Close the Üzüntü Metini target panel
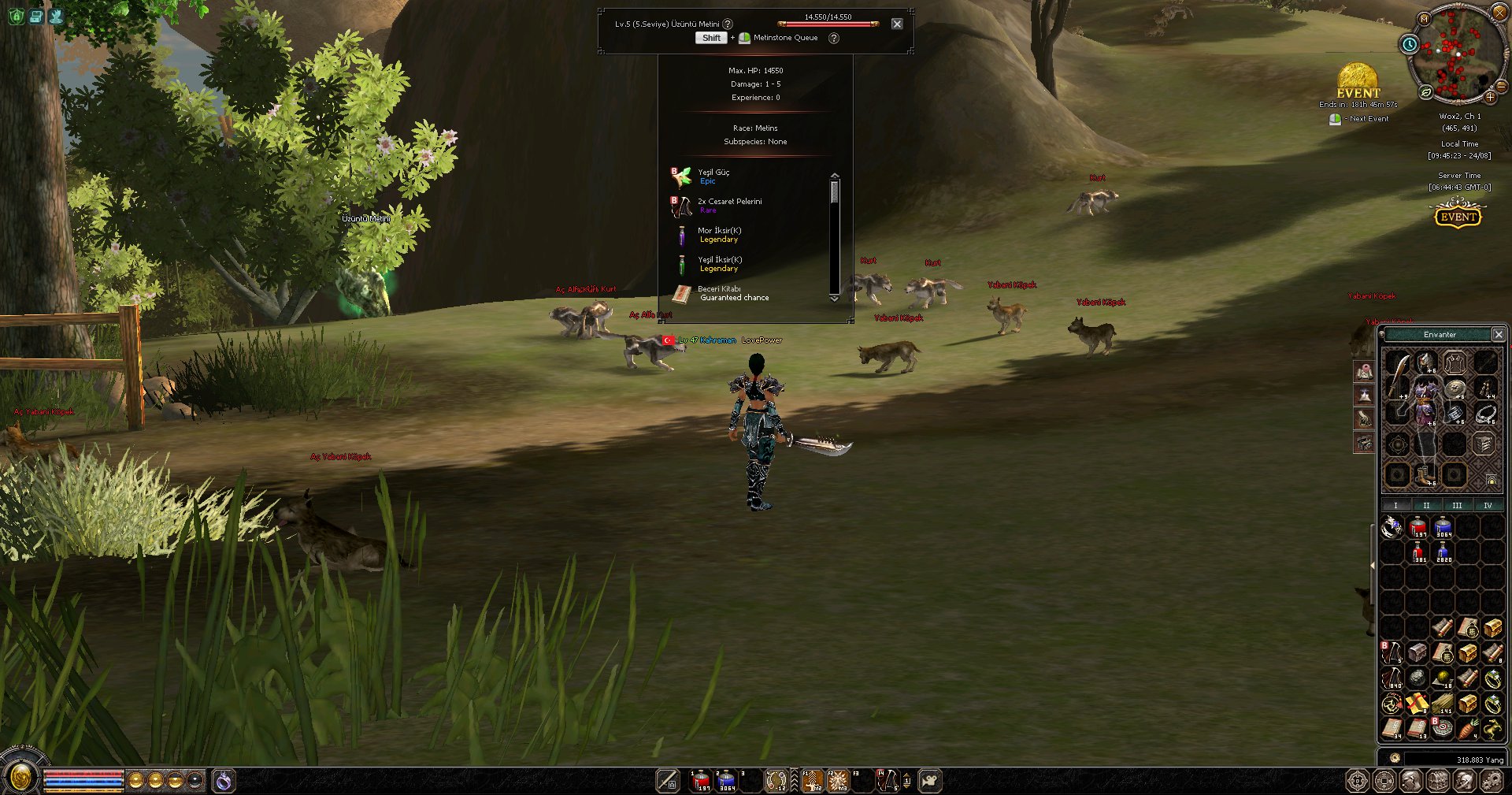Image resolution: width=1512 pixels, height=795 pixels. point(897,24)
